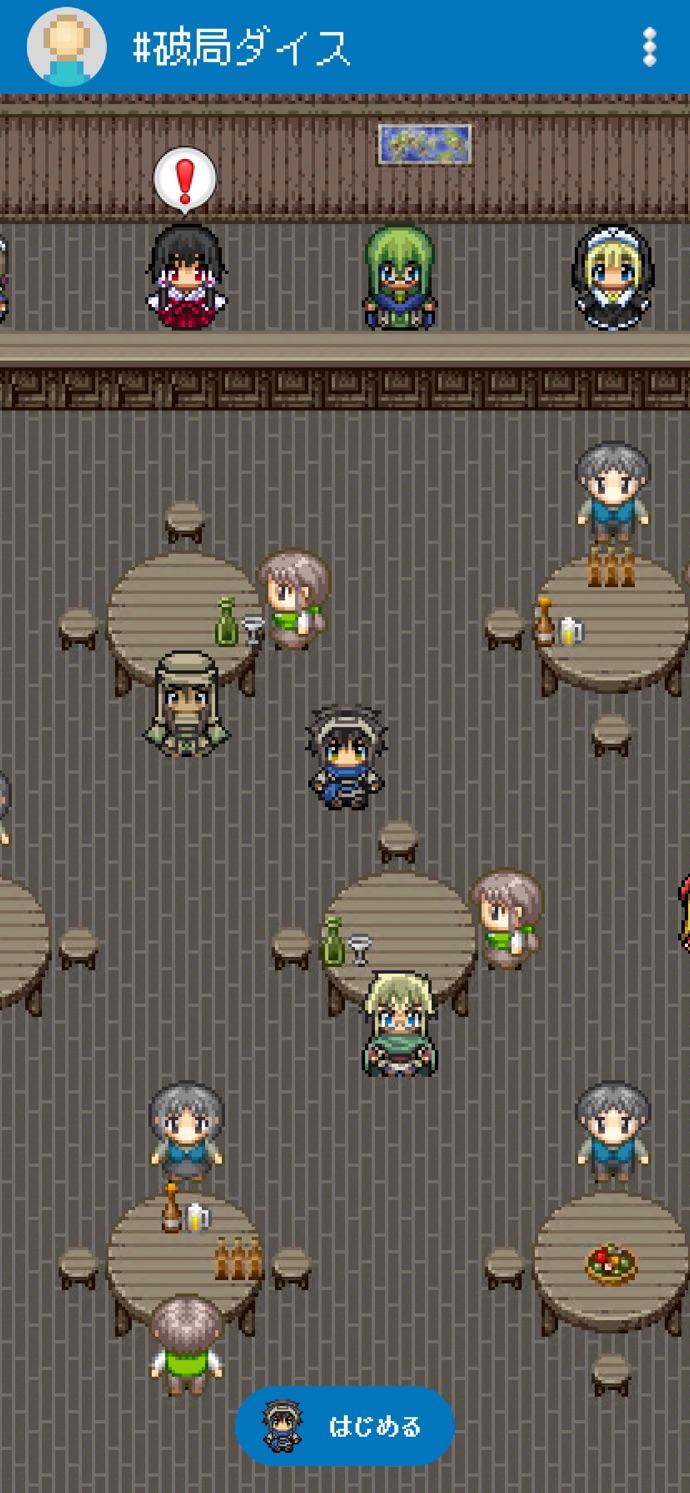Tap the はじめる start button
Image resolution: width=690 pixels, height=1493 pixels.
click(345, 1426)
